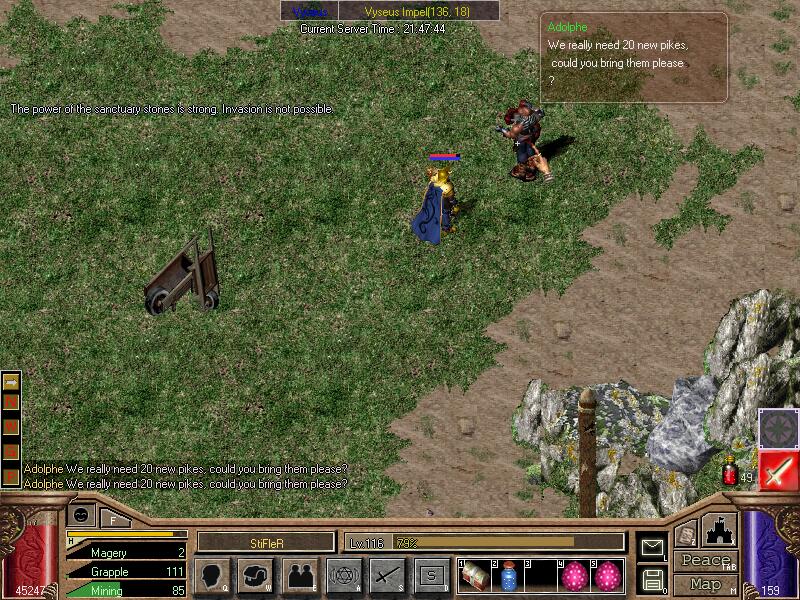Open the hexagram magic button
Viewport: 800px width, 600px height.
click(x=343, y=575)
